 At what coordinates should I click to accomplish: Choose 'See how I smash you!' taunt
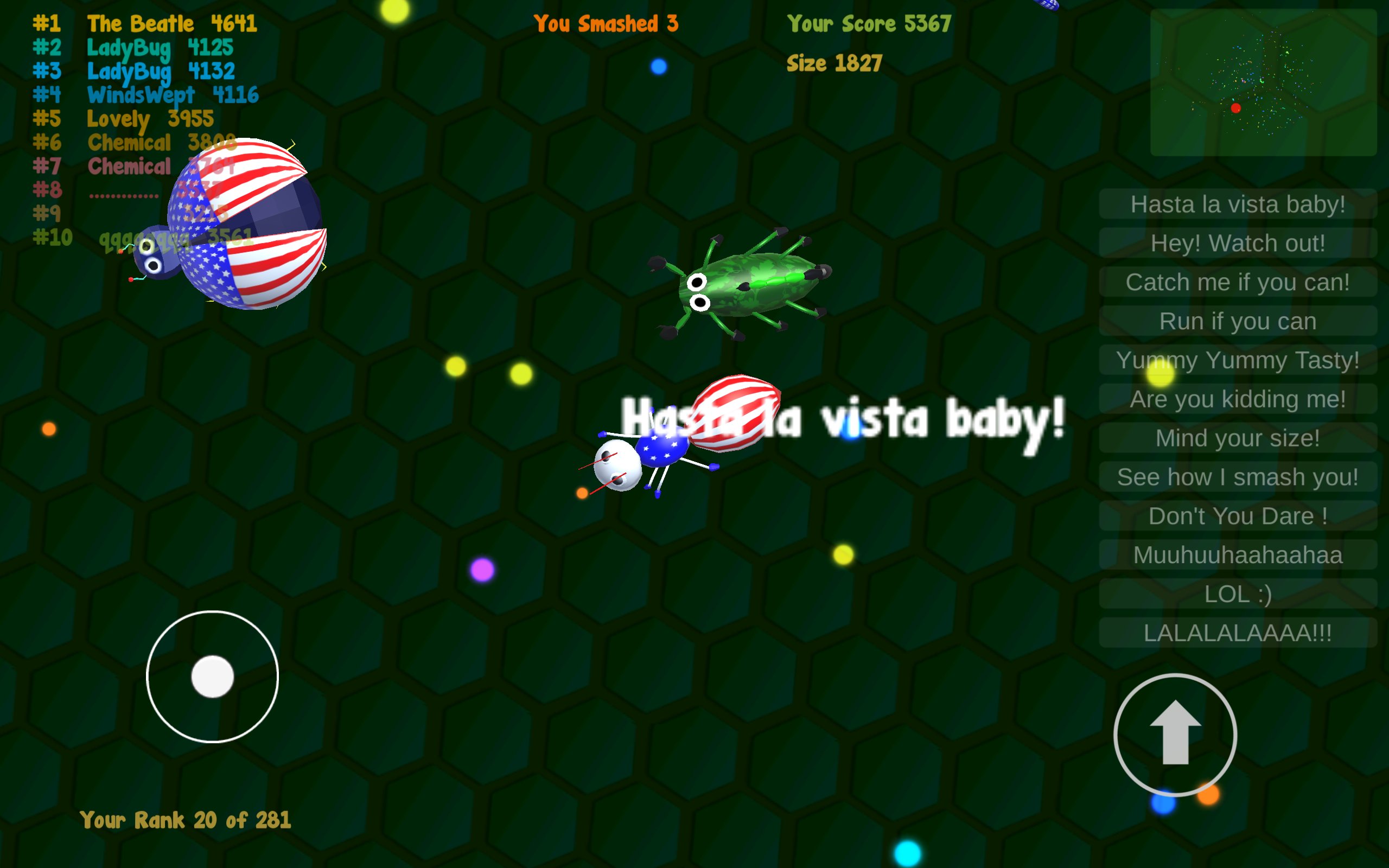click(x=1237, y=476)
